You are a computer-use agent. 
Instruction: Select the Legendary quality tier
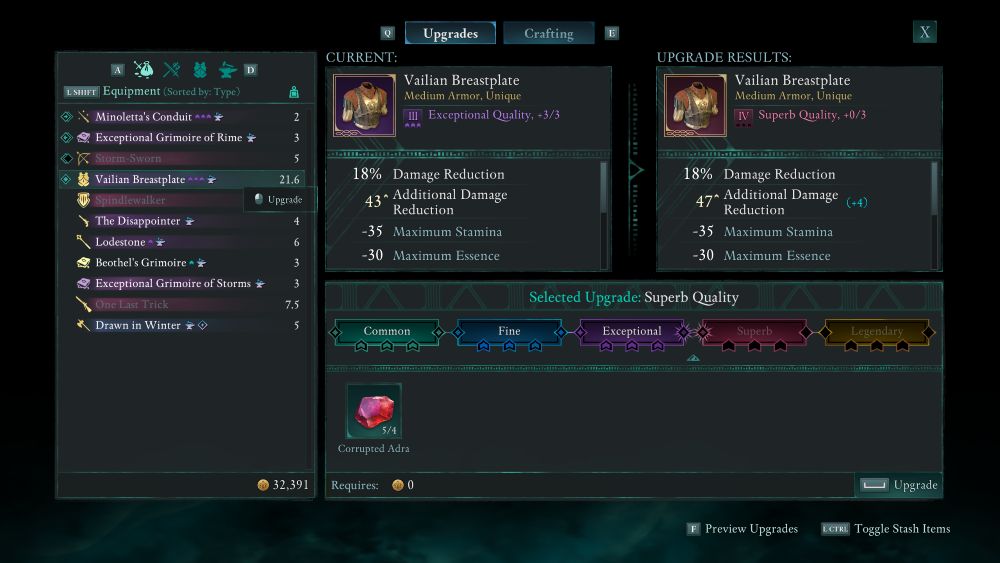pyautogui.click(x=877, y=332)
